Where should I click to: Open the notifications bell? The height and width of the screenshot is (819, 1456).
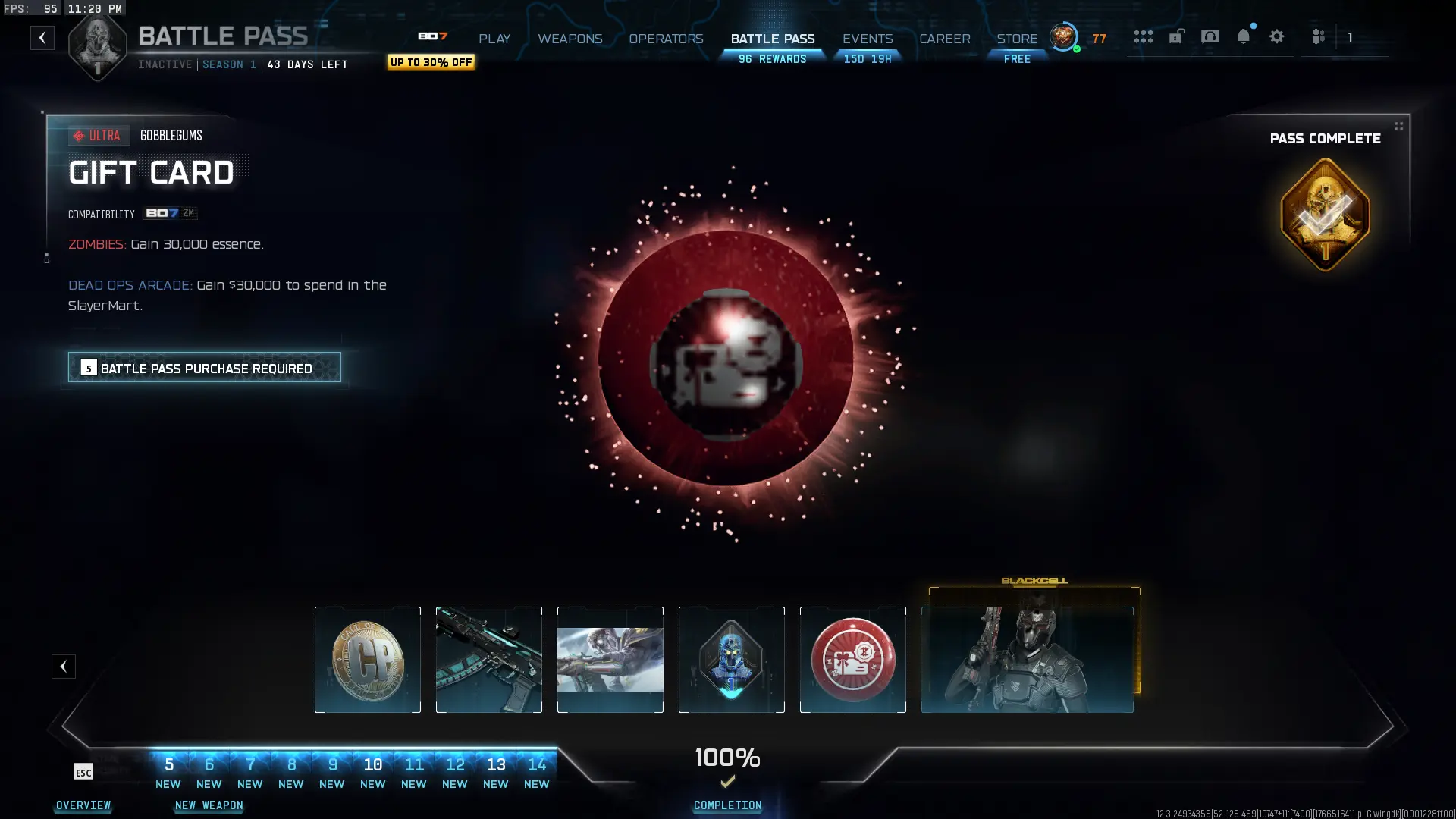(1244, 36)
